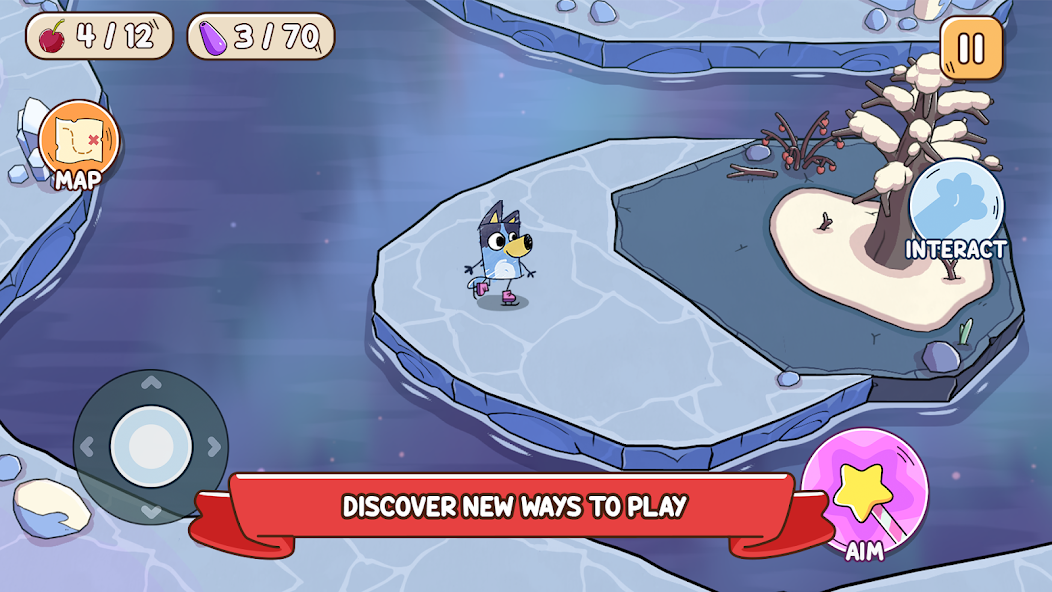Tap the joystick's right arrow

[x=212, y=446]
